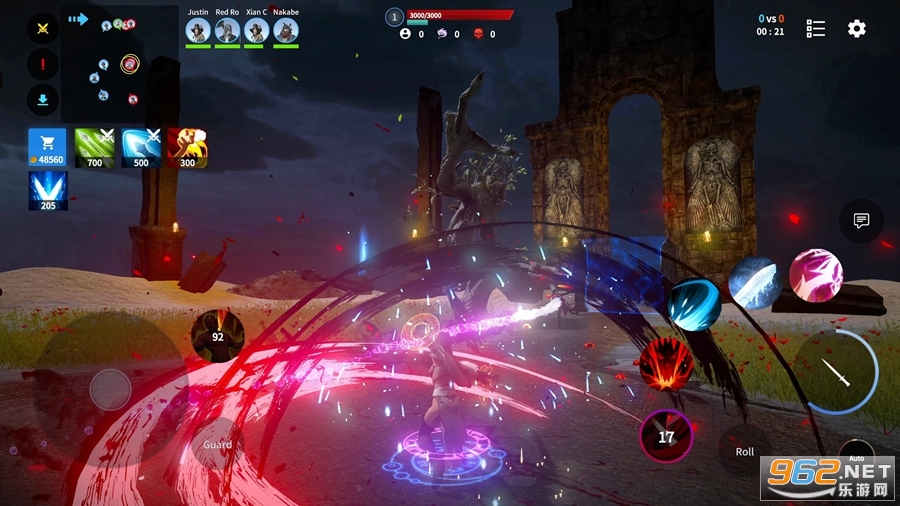Cast the blue ice shard skill
This screenshot has height=506, width=900.
(x=694, y=305)
